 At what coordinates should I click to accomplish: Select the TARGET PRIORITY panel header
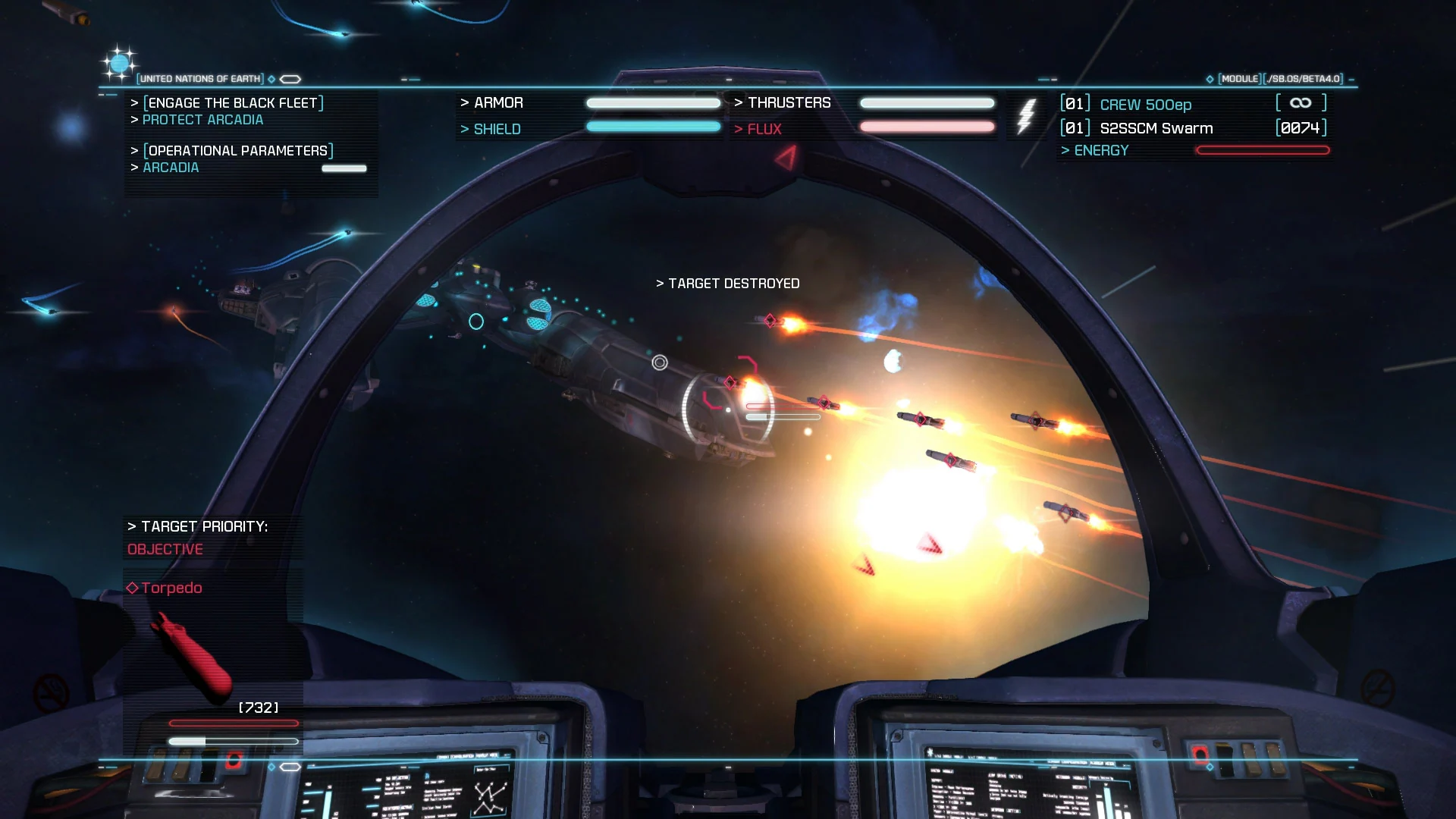pyautogui.click(x=198, y=525)
